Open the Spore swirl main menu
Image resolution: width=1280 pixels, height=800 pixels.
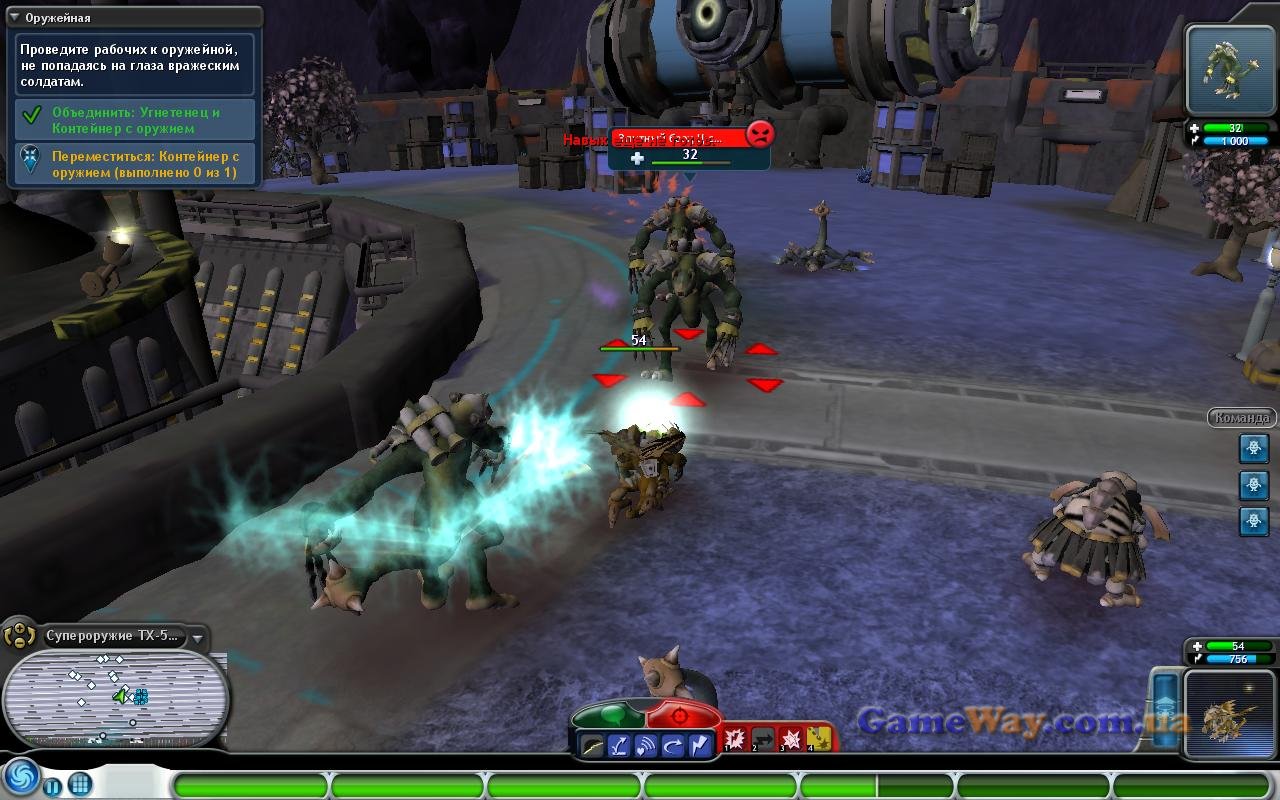coord(21,778)
